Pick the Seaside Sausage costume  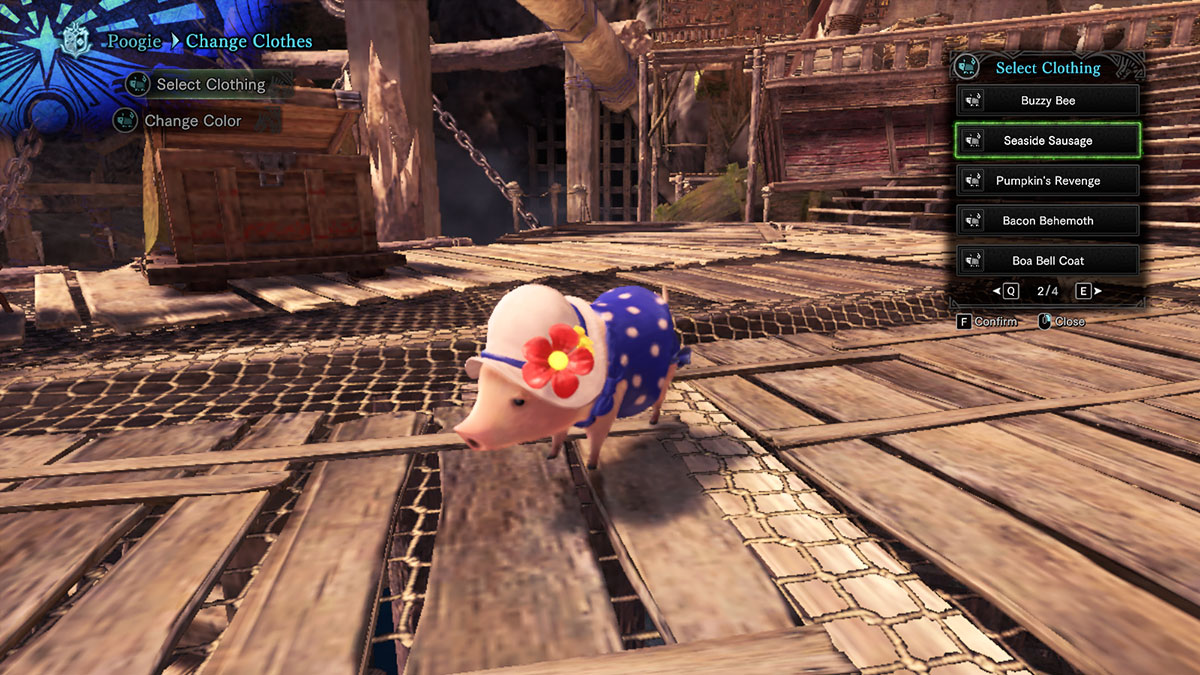coord(1047,141)
